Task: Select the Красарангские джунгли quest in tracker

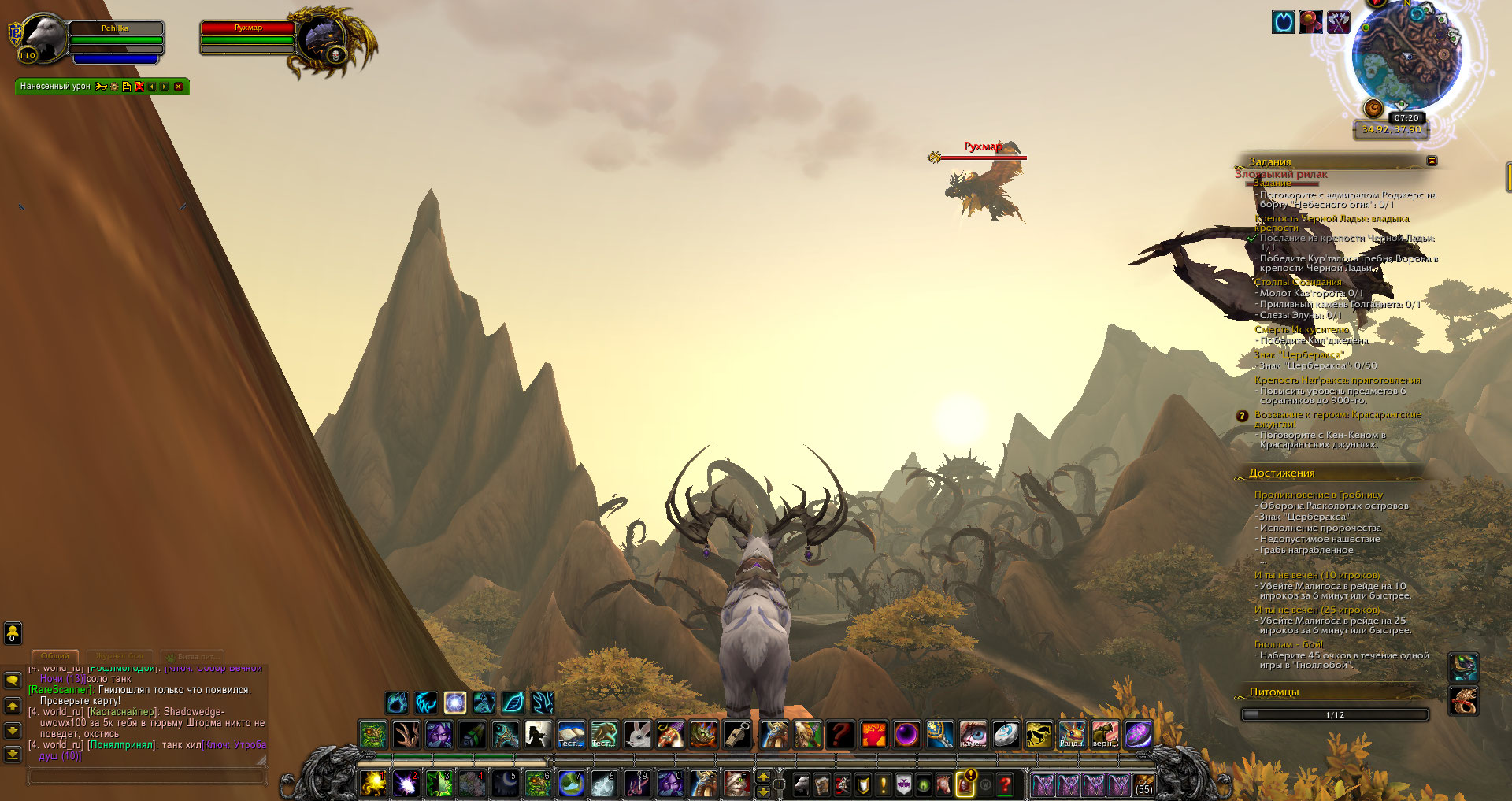Action: tap(1337, 419)
